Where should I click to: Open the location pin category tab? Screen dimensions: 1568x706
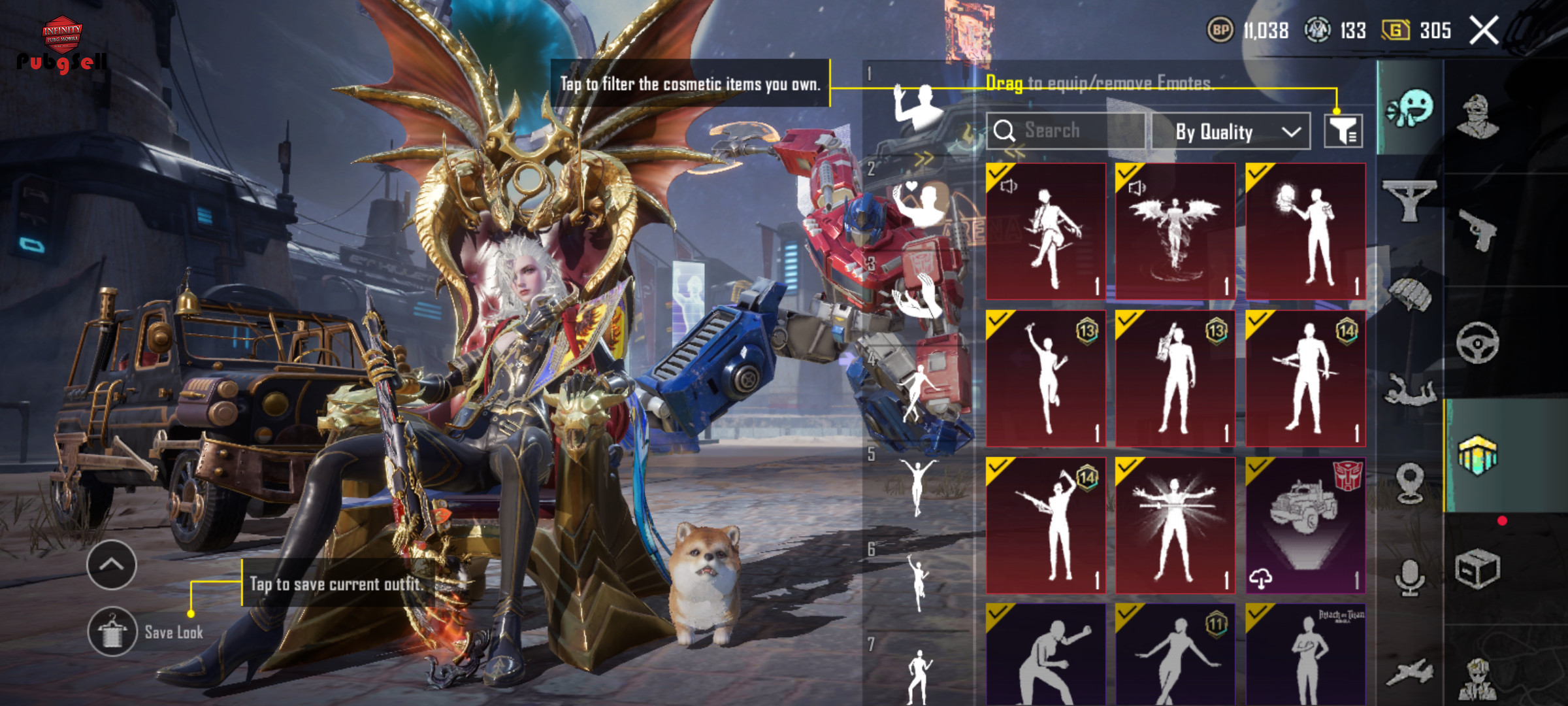click(1409, 482)
